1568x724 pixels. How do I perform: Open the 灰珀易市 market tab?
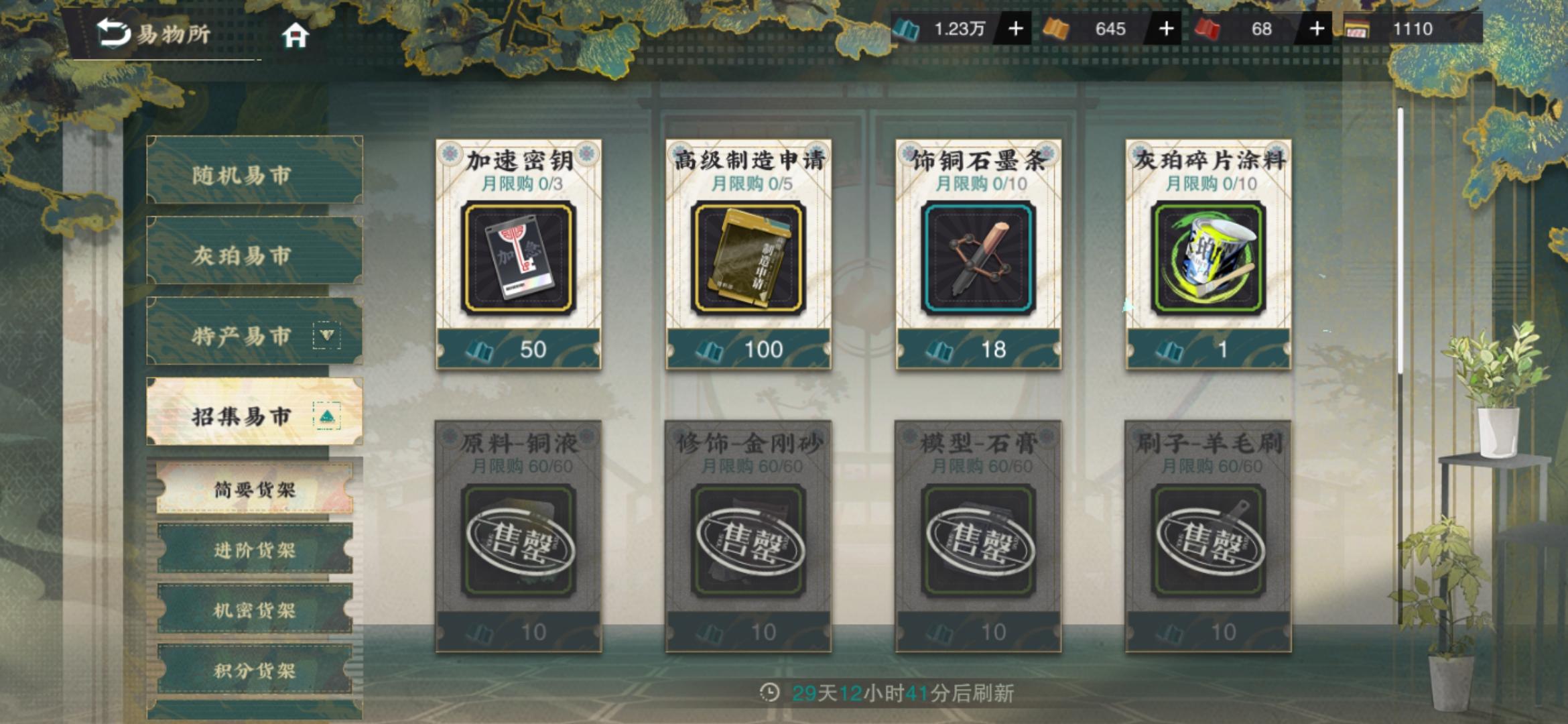click(253, 255)
